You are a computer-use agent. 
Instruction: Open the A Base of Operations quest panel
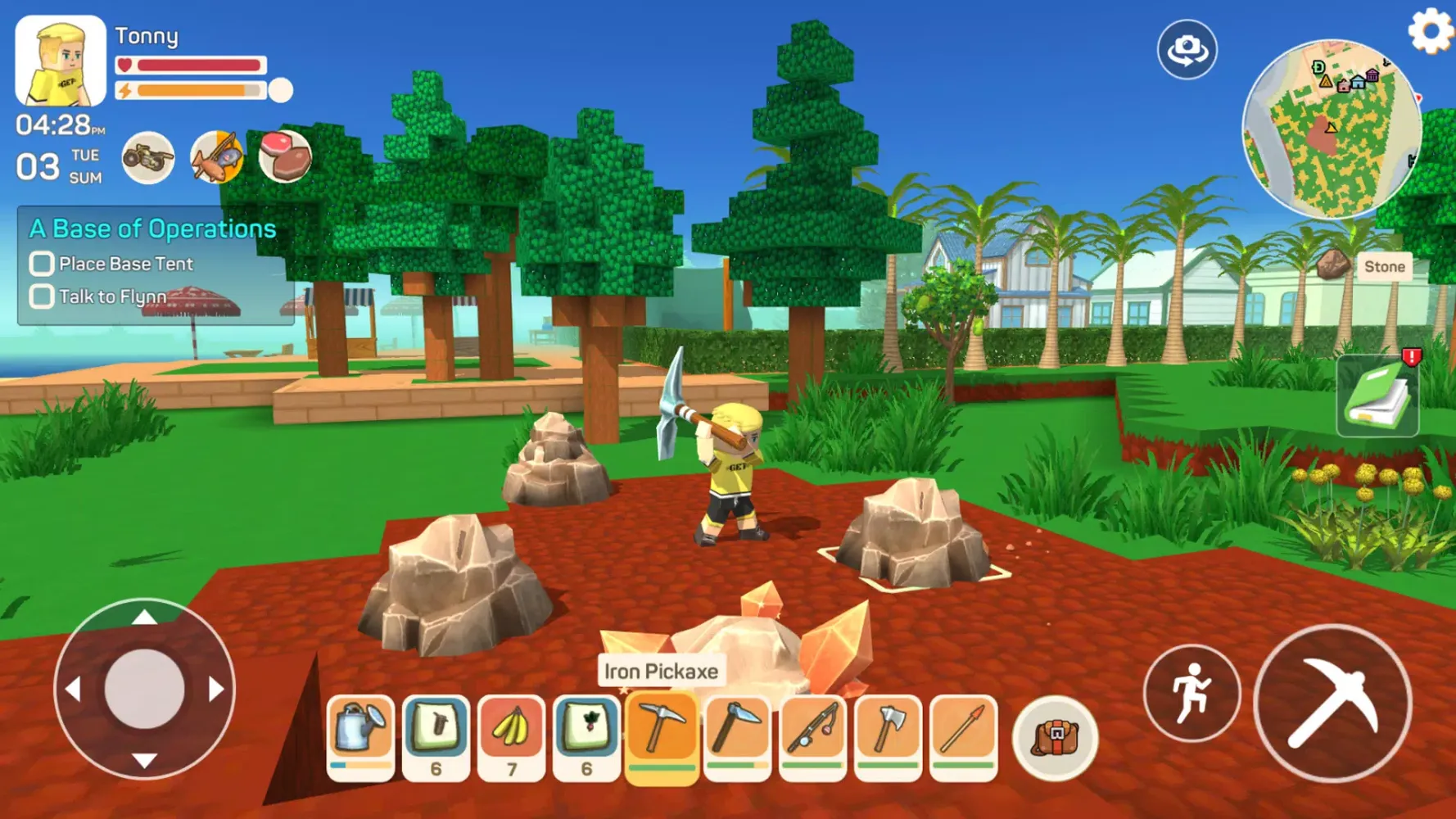pos(152,229)
